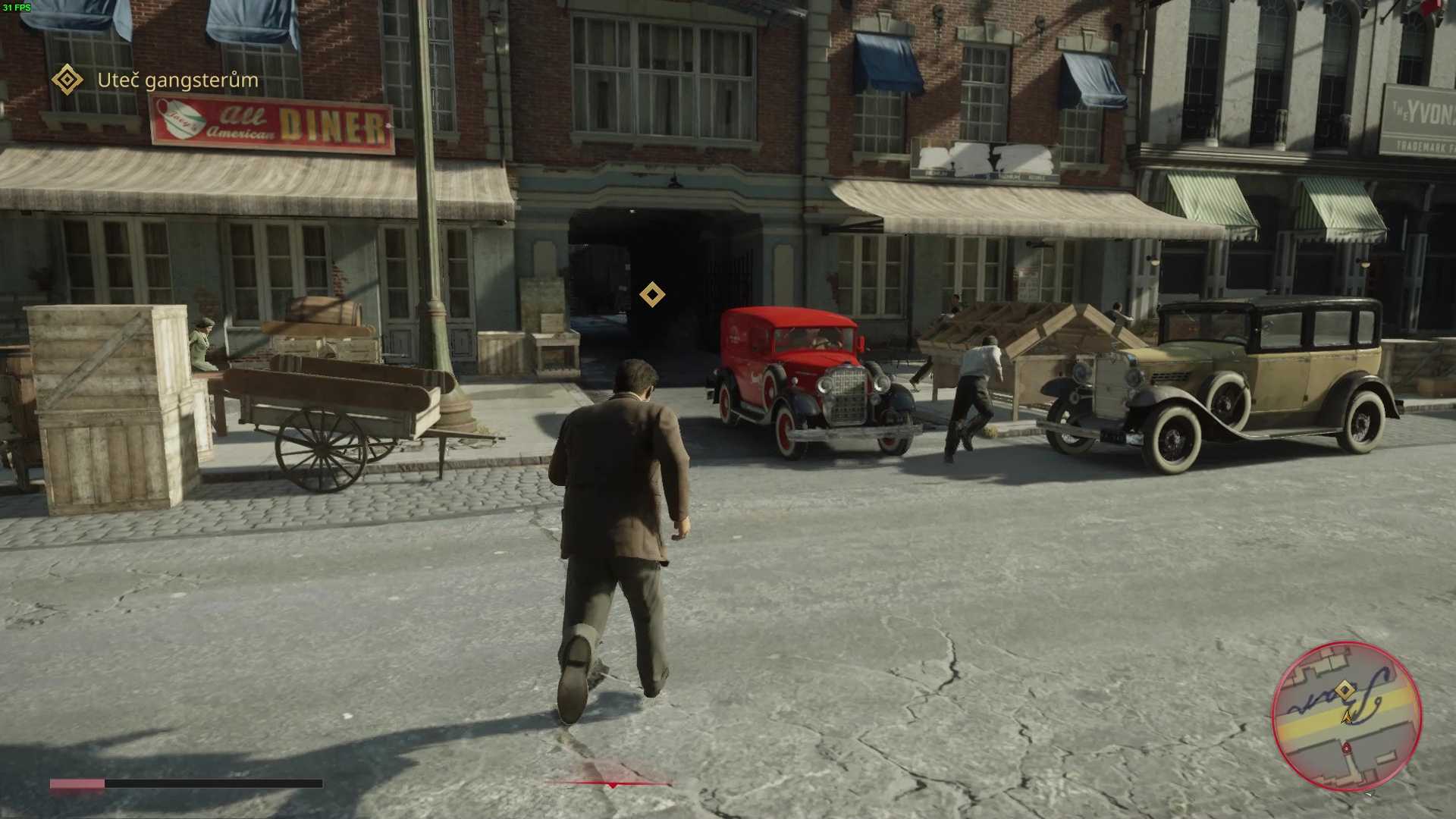Select the gold objective waypoint marker at the alley
The height and width of the screenshot is (819, 1456).
pos(652,294)
